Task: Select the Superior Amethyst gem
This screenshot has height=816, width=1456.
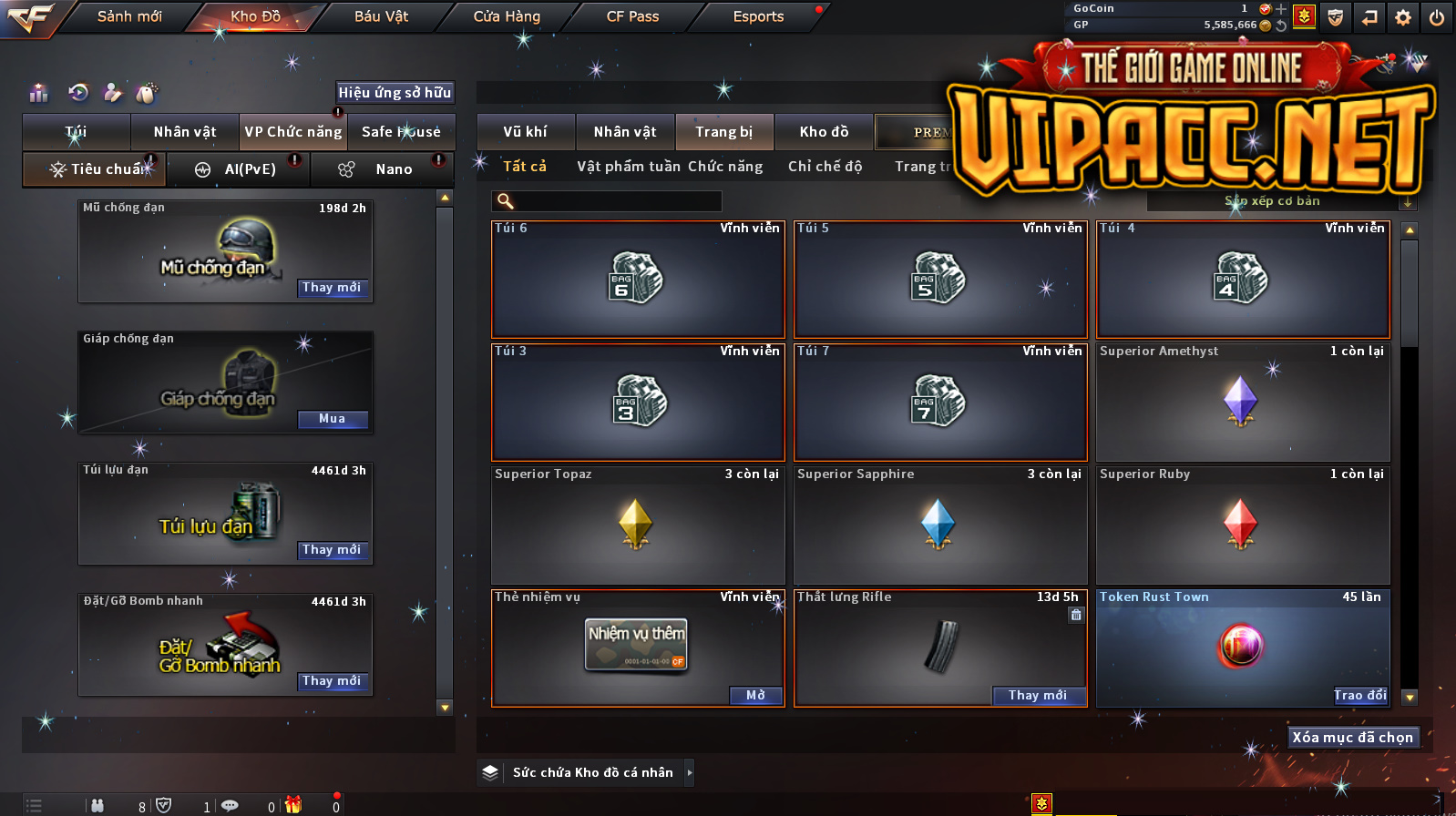Action: [1243, 402]
